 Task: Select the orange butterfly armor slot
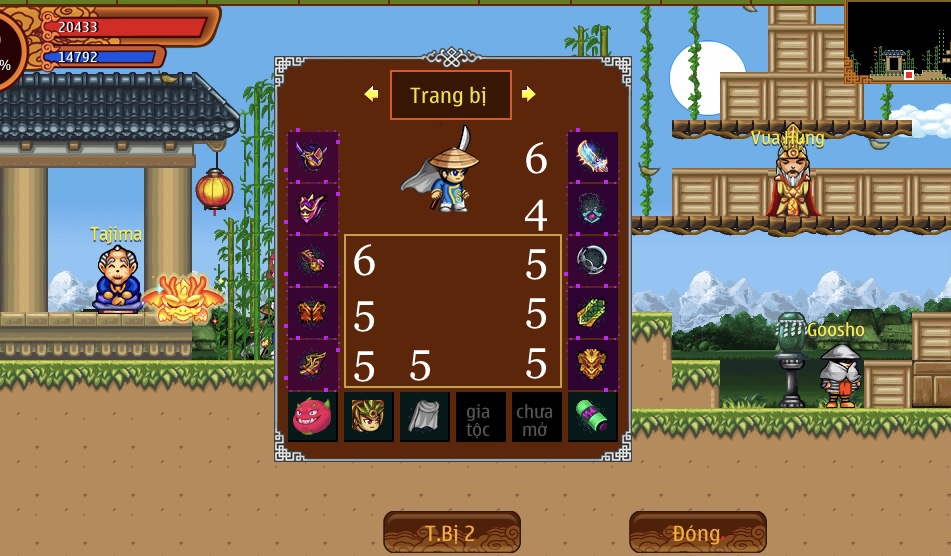(313, 312)
